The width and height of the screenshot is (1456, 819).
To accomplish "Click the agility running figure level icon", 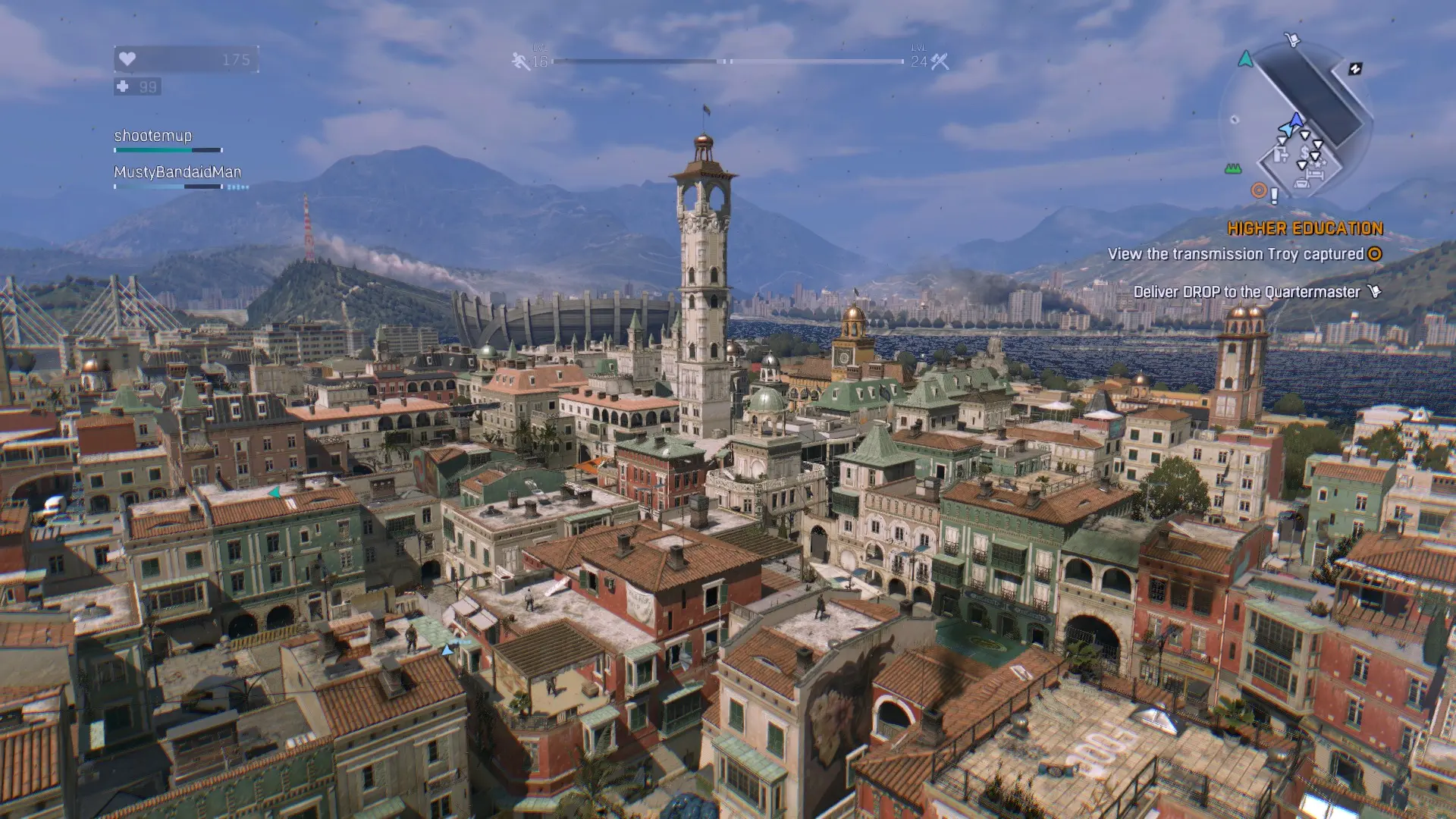I will click(x=520, y=61).
